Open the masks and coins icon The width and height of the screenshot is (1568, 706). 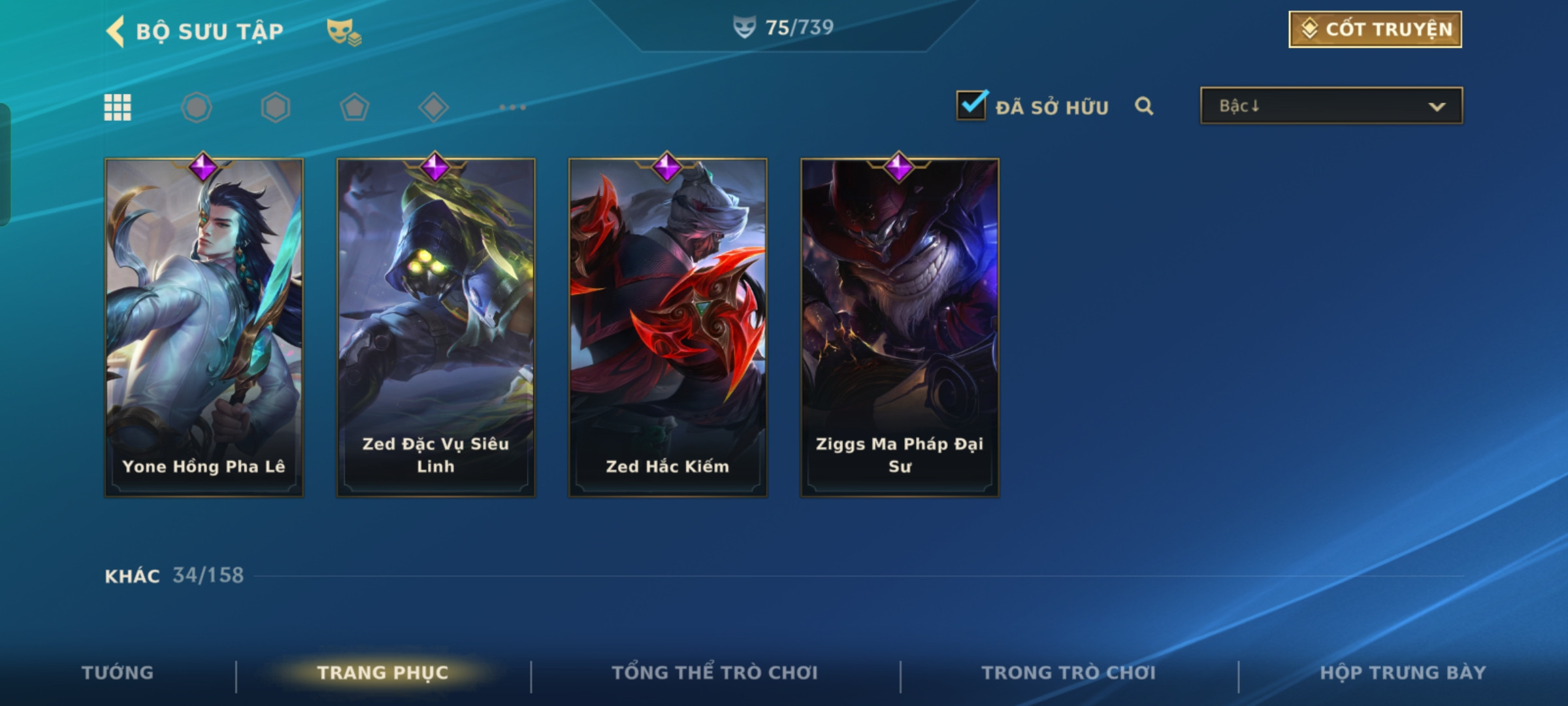tap(343, 31)
